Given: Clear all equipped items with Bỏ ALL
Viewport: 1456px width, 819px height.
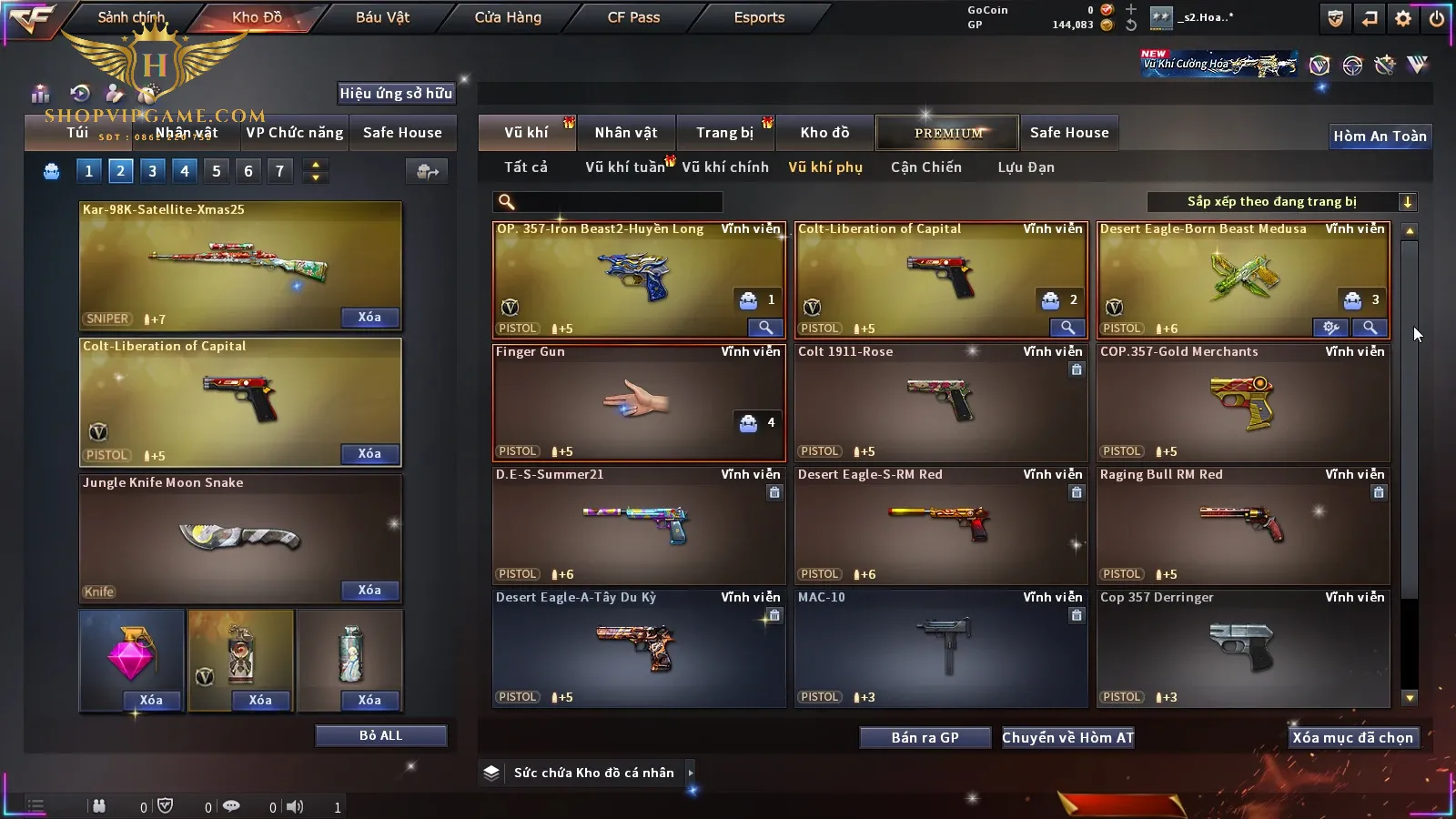Looking at the screenshot, I should click(380, 735).
